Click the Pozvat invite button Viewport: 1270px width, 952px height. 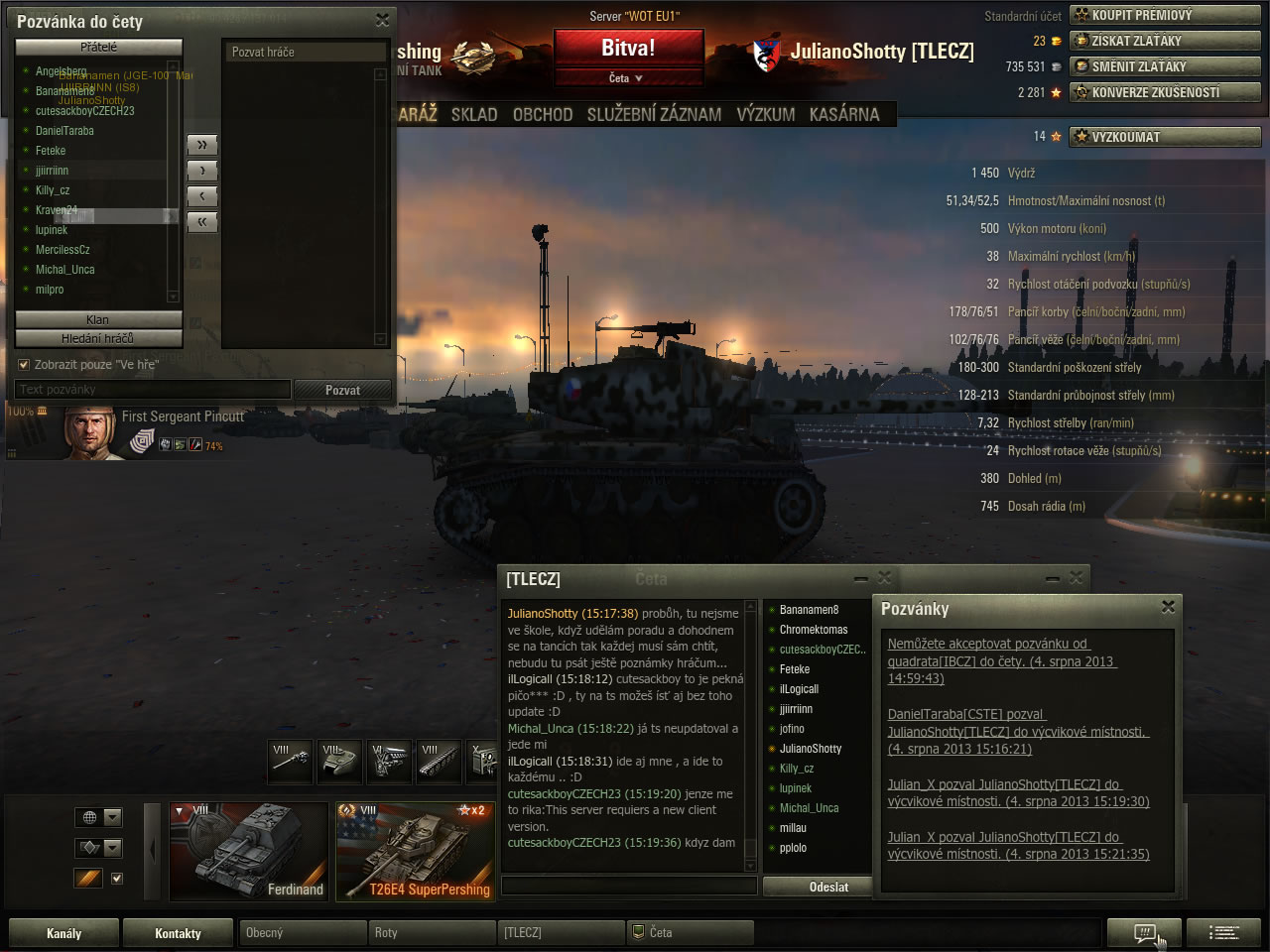[342, 390]
